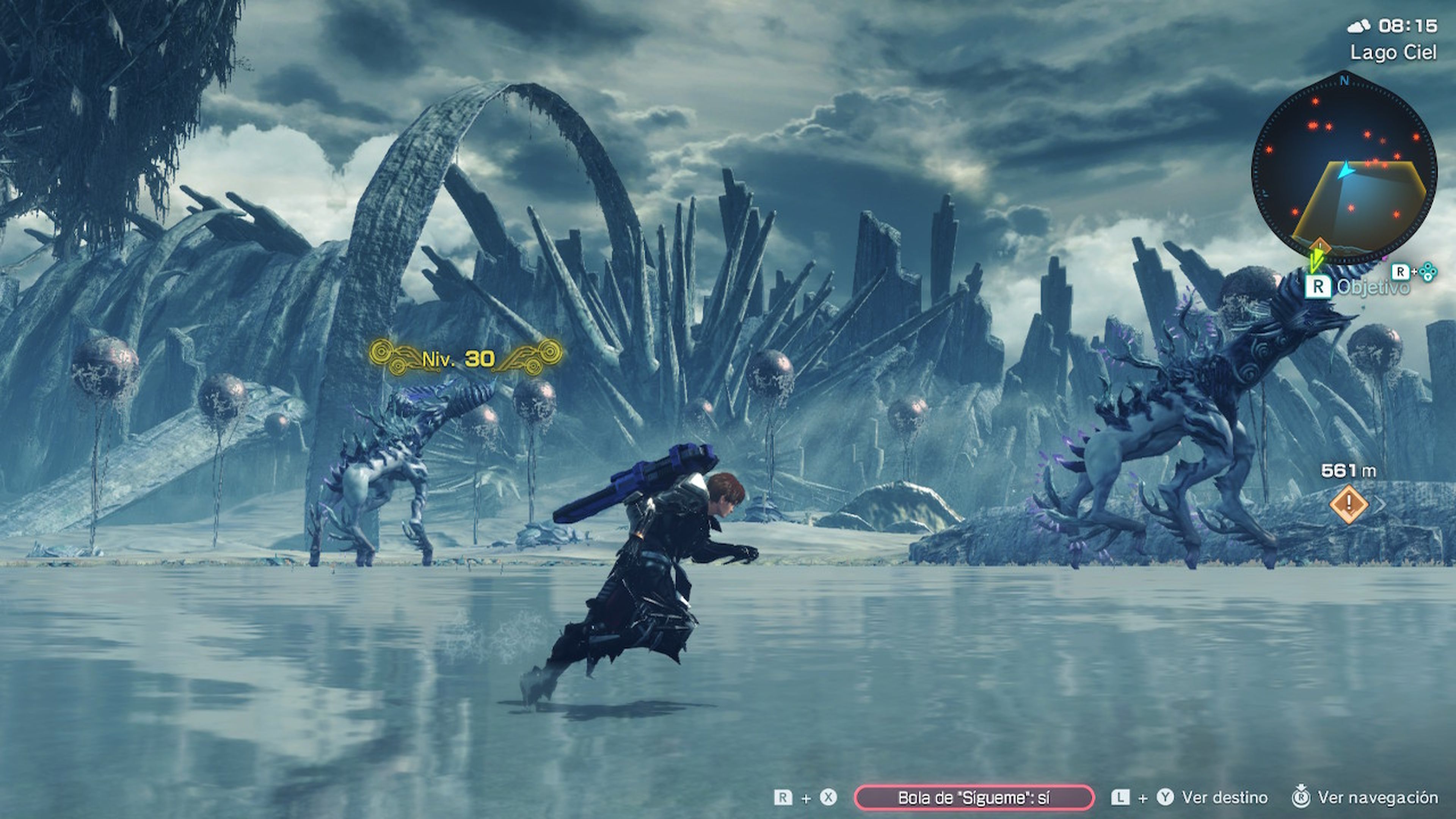Select the X button icon in the bottom bar
1456x819 pixels.
[x=828, y=797]
